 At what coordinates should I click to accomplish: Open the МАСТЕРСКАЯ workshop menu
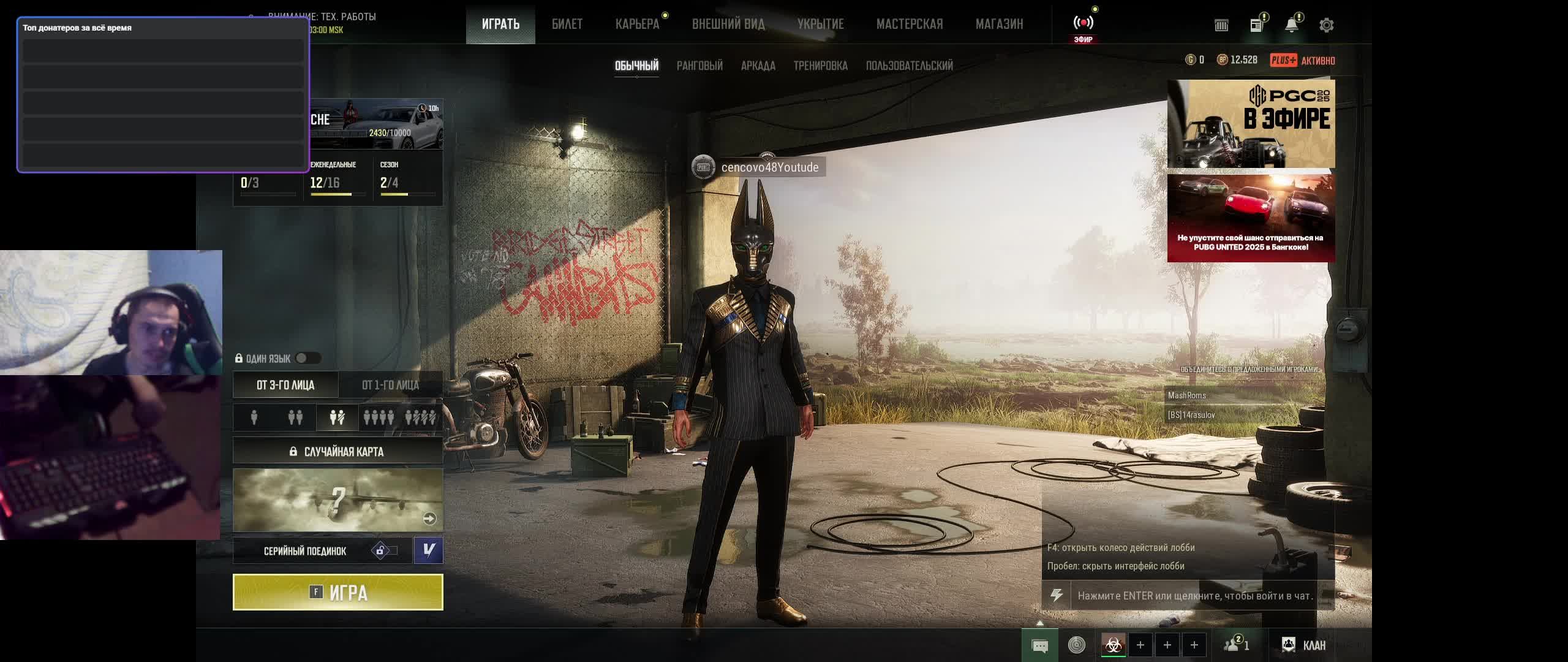click(x=910, y=25)
